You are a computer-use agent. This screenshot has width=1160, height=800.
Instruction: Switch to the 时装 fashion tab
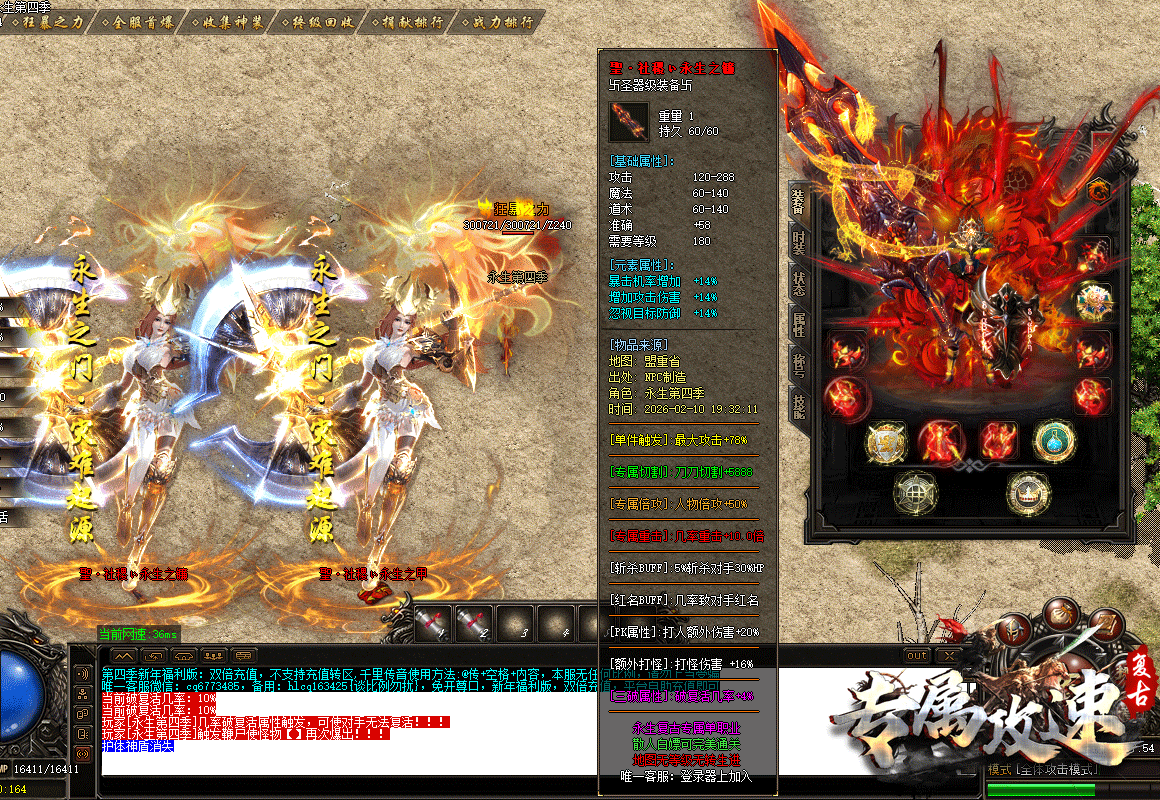[x=798, y=243]
